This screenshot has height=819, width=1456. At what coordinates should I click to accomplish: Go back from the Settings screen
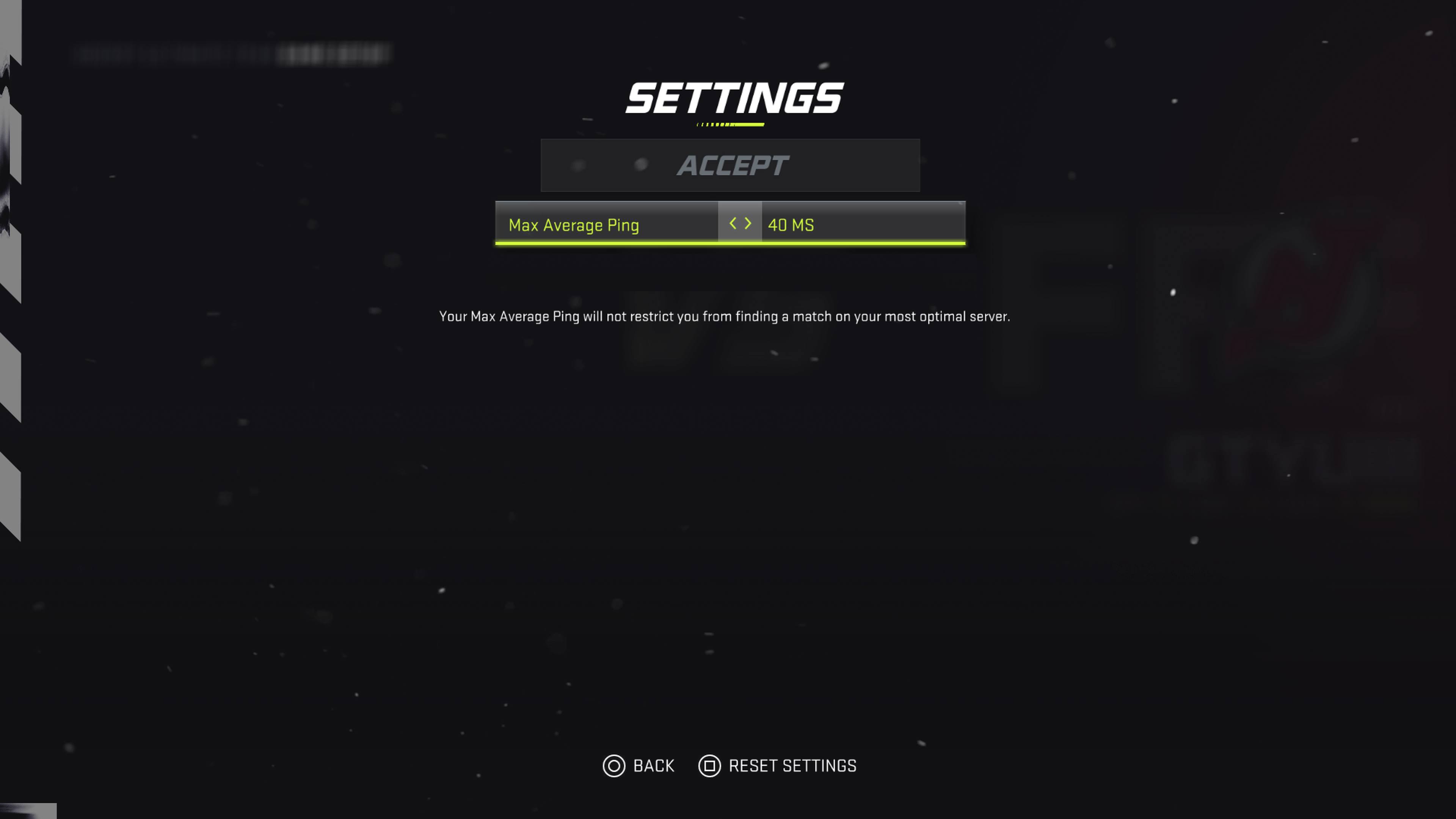click(638, 766)
